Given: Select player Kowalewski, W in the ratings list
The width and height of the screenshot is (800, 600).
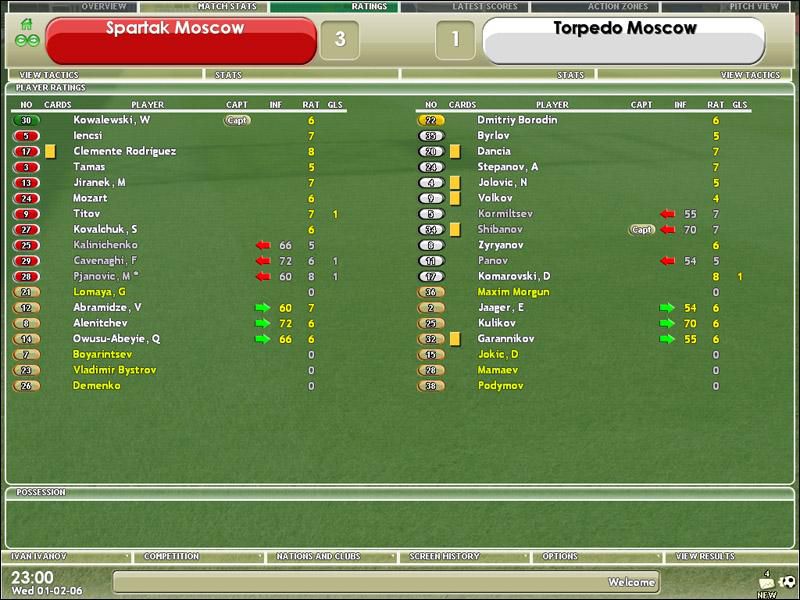Looking at the screenshot, I should (x=112, y=120).
